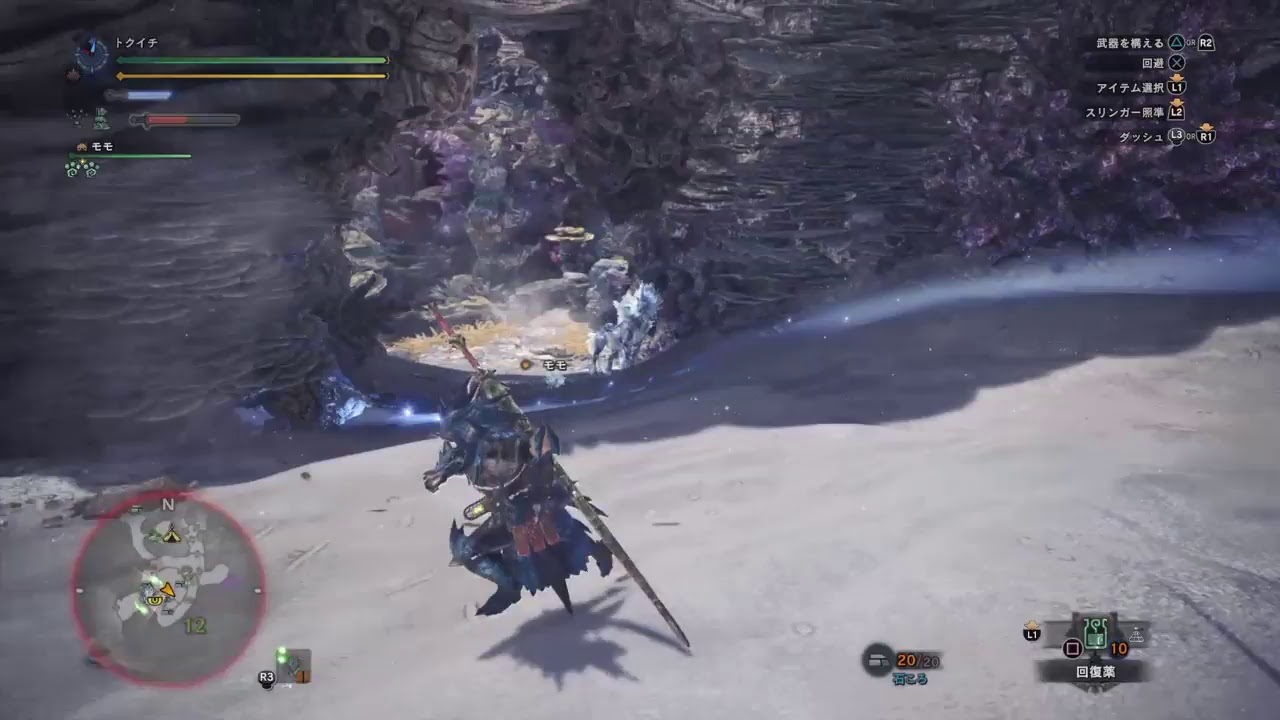Click the hunter rank compass icon top-left
Viewport: 1280px width, 720px height.
[91, 50]
